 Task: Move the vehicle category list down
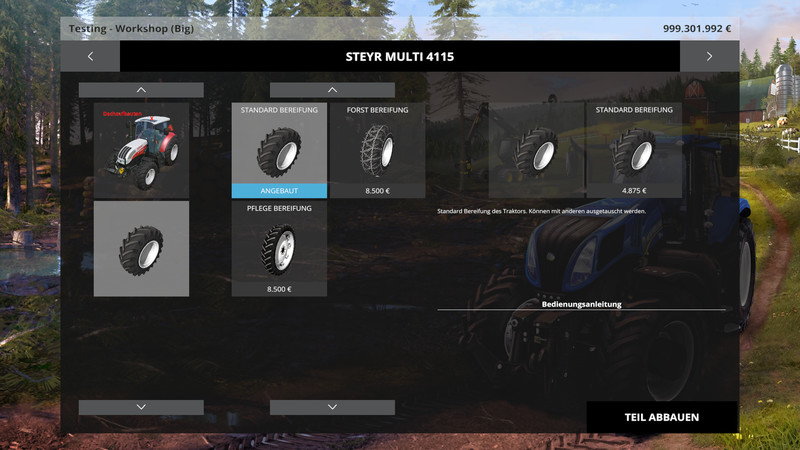(x=141, y=407)
